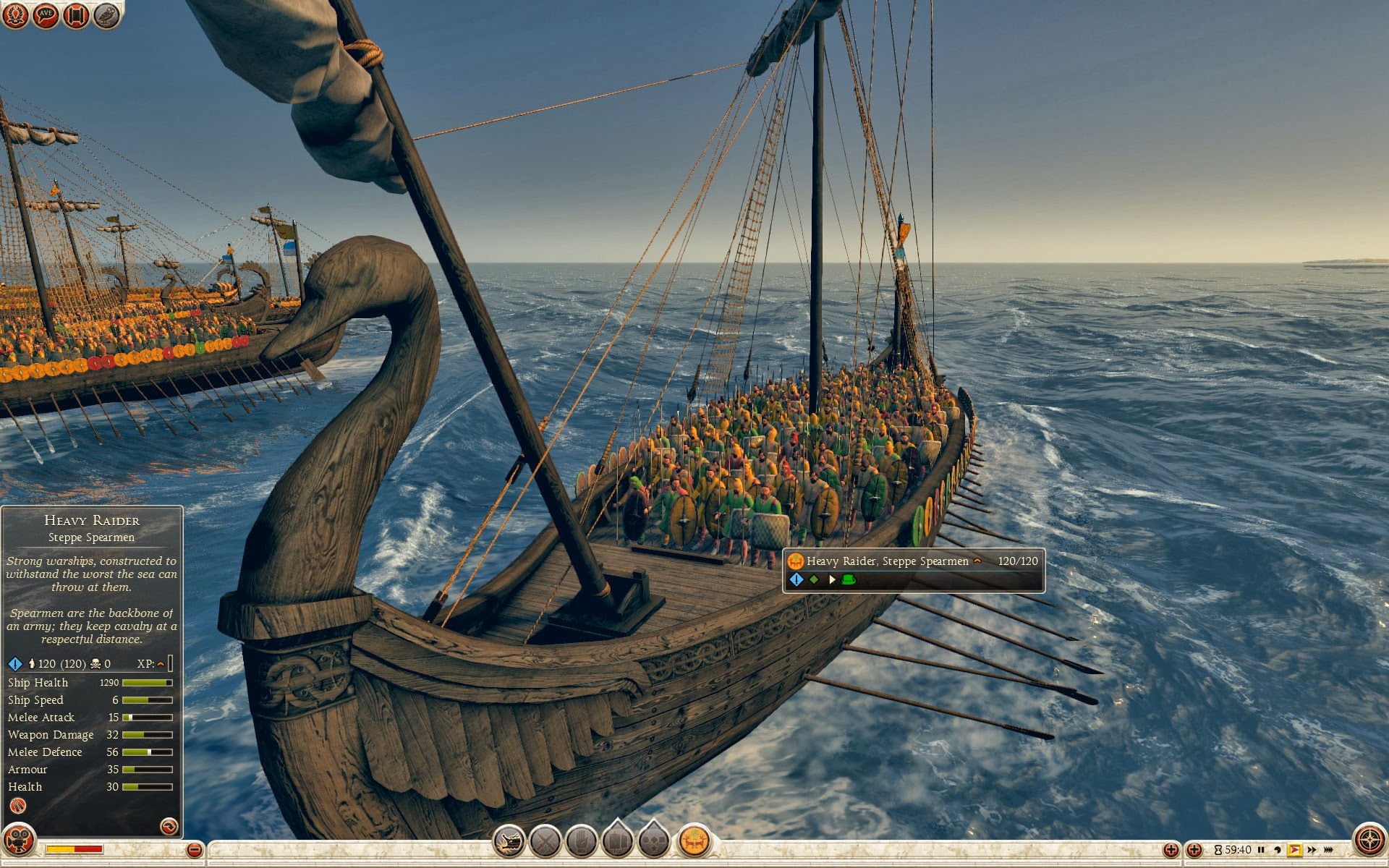Click the grey owl advisor button
Screen dimensions: 1389x868
[x=106, y=14]
